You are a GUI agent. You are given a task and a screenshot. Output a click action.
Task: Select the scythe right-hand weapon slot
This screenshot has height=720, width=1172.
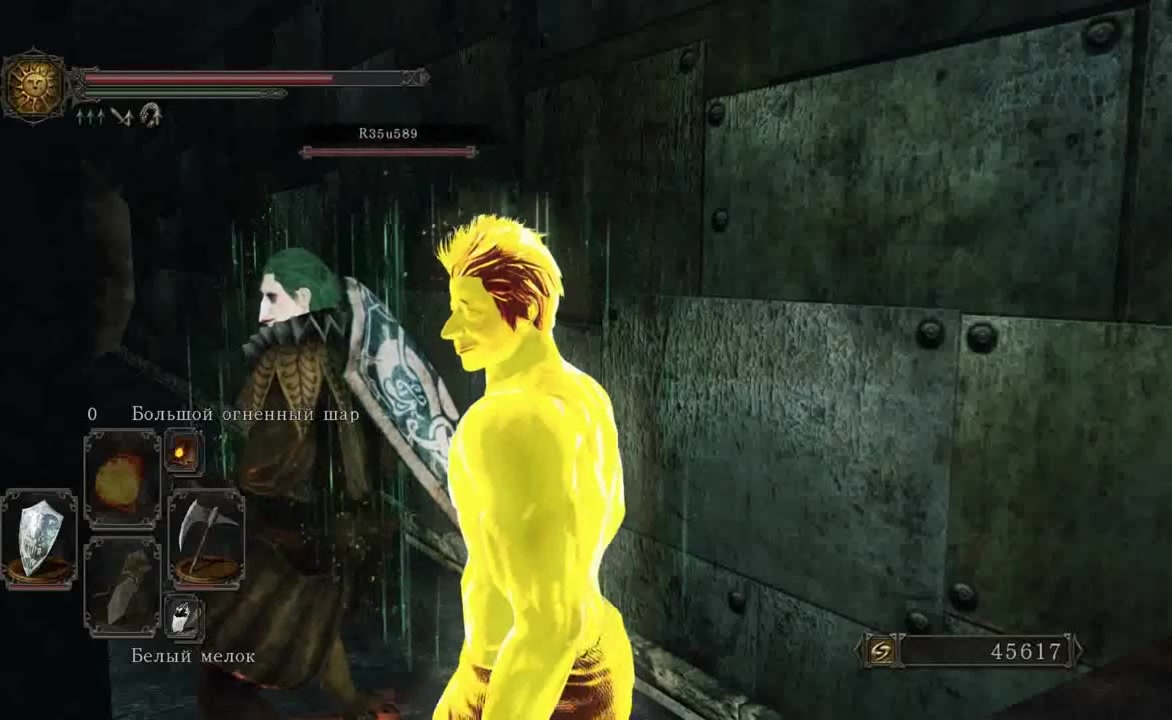click(206, 538)
